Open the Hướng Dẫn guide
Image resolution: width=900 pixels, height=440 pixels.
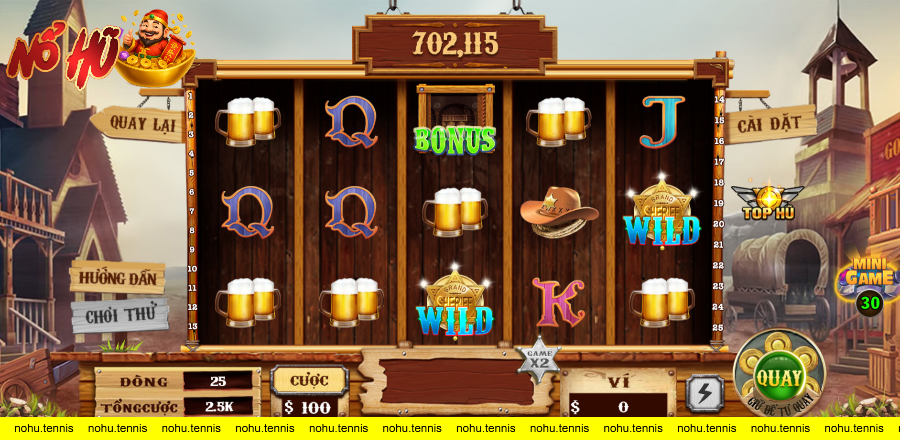tap(118, 277)
